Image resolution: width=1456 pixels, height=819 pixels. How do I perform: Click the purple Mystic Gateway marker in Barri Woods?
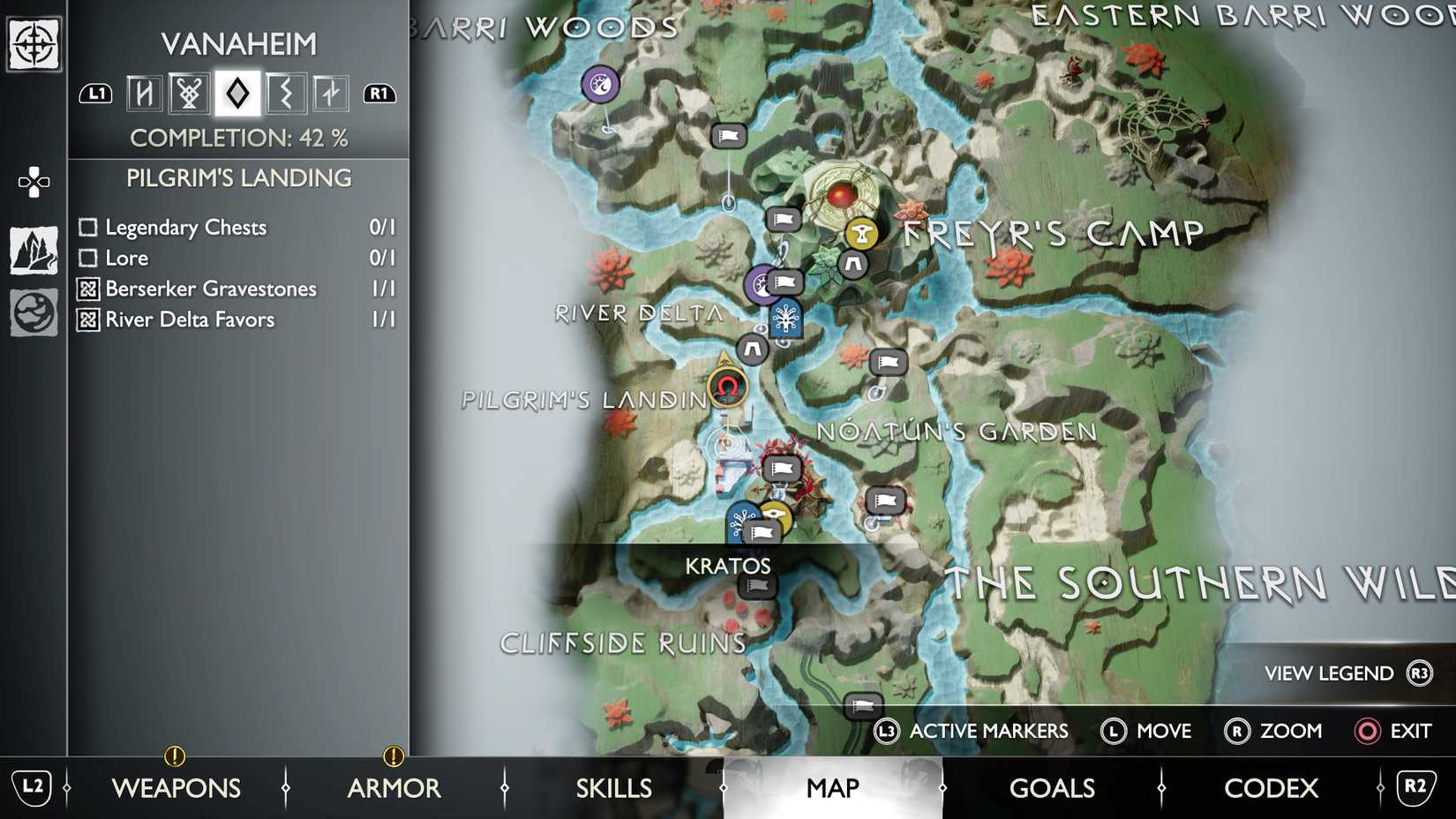tap(599, 83)
